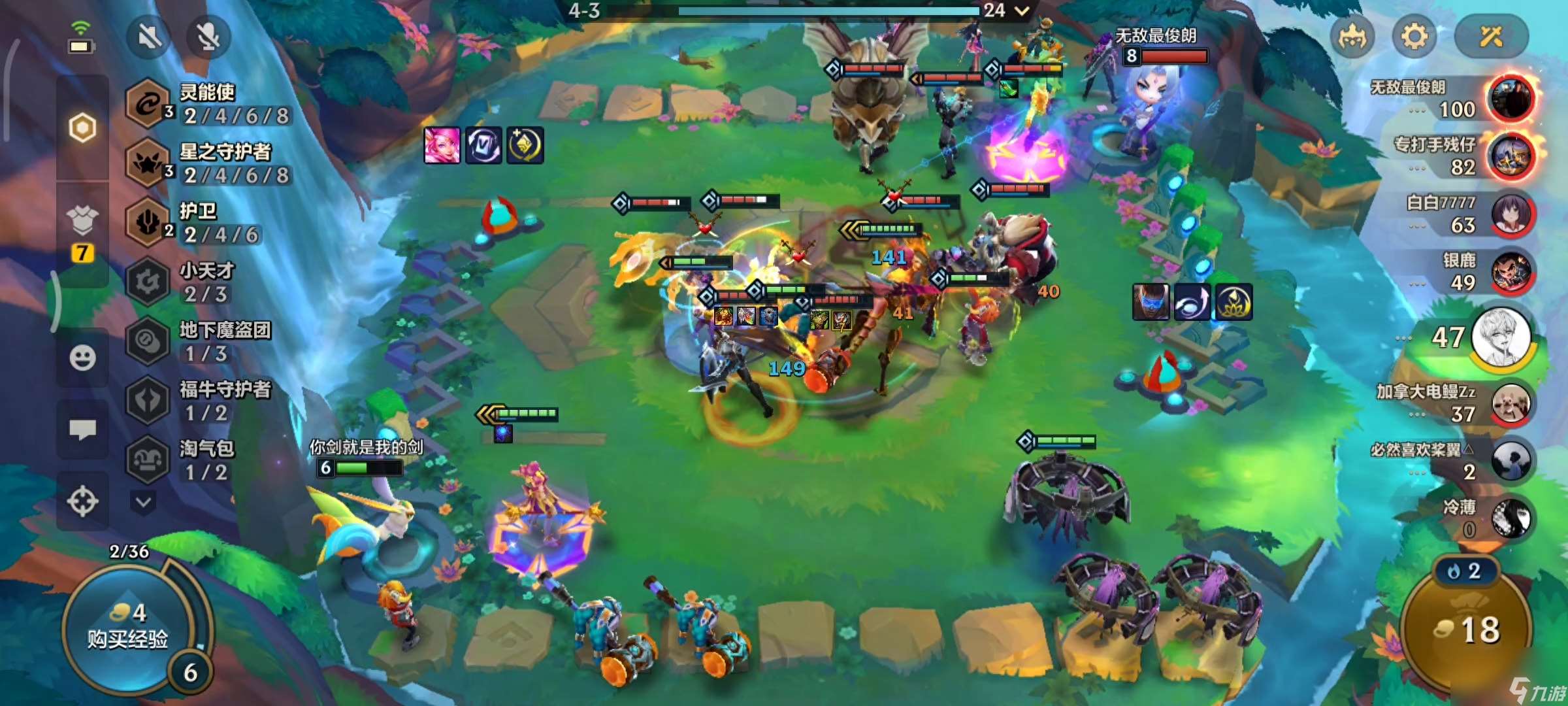Screen dimensions: 1568x706
Task: Toggle the muted speaker button
Action: coord(150,37)
